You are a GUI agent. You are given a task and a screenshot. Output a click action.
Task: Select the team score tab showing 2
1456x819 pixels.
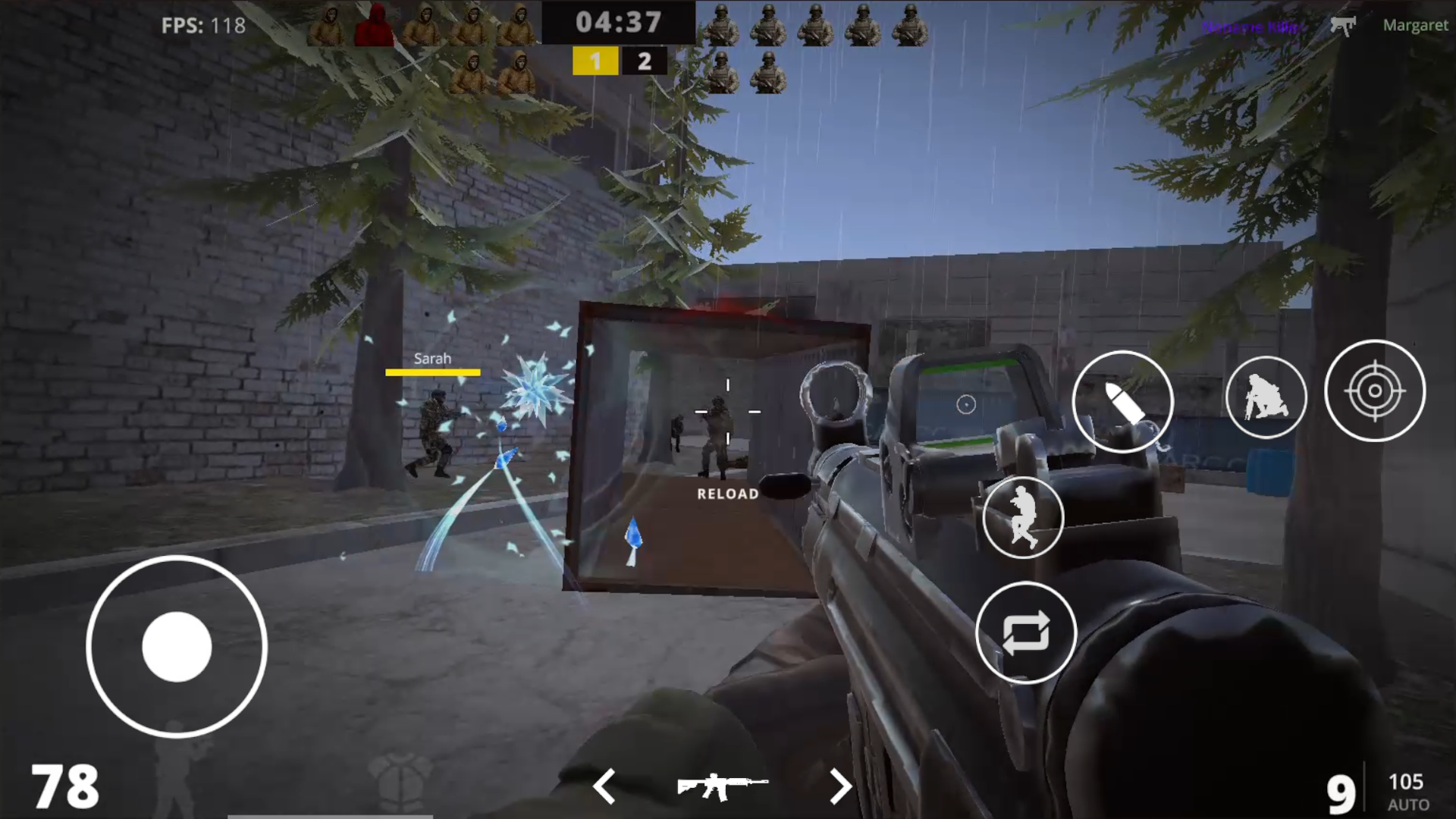click(644, 61)
